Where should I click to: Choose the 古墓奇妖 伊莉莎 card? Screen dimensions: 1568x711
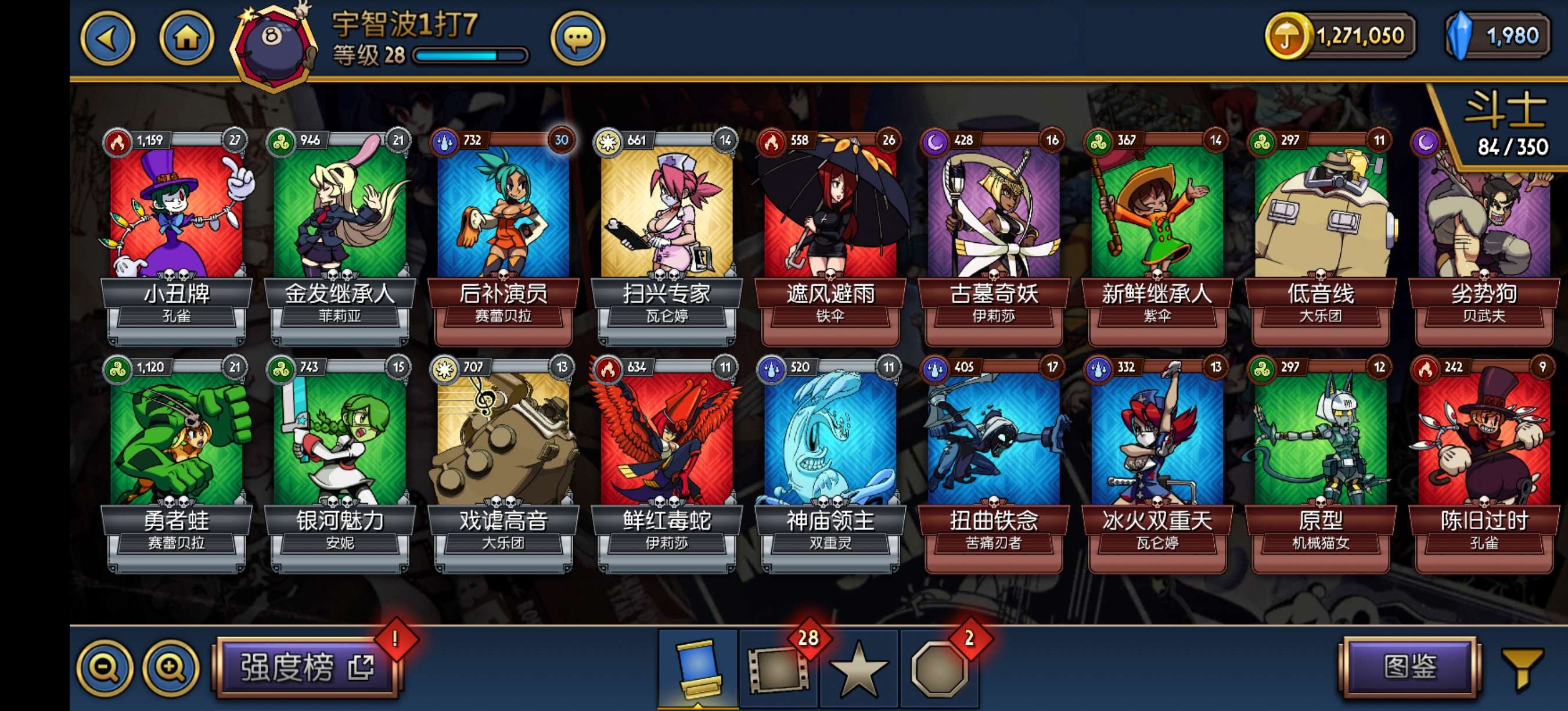click(x=994, y=231)
